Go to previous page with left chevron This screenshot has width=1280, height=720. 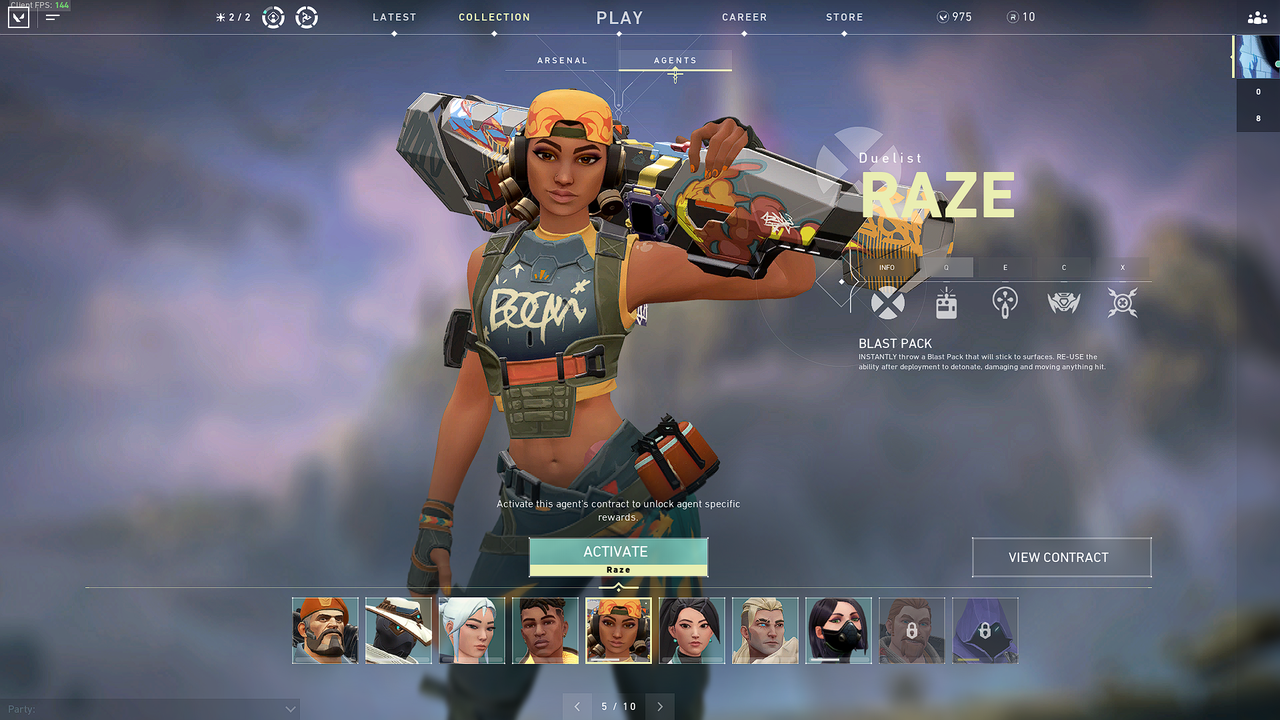click(x=577, y=706)
